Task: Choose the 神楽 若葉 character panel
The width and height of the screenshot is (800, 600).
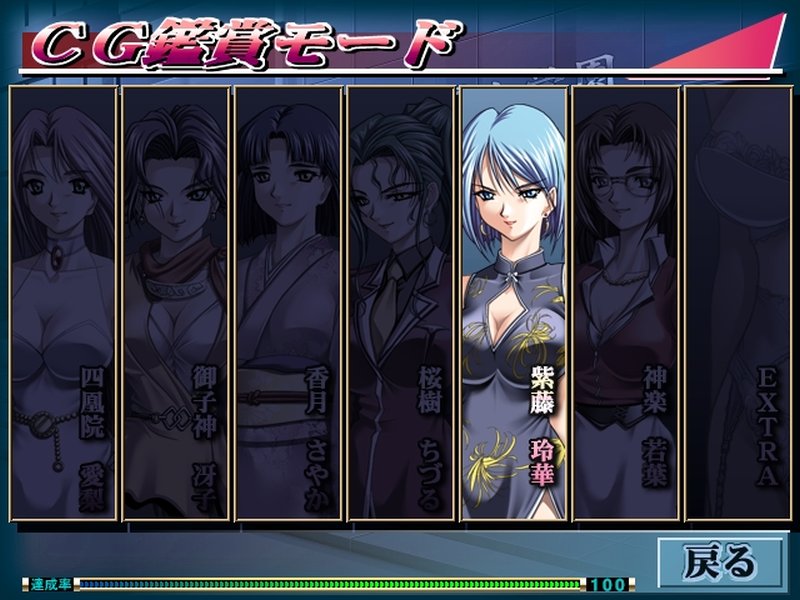Action: [626, 303]
